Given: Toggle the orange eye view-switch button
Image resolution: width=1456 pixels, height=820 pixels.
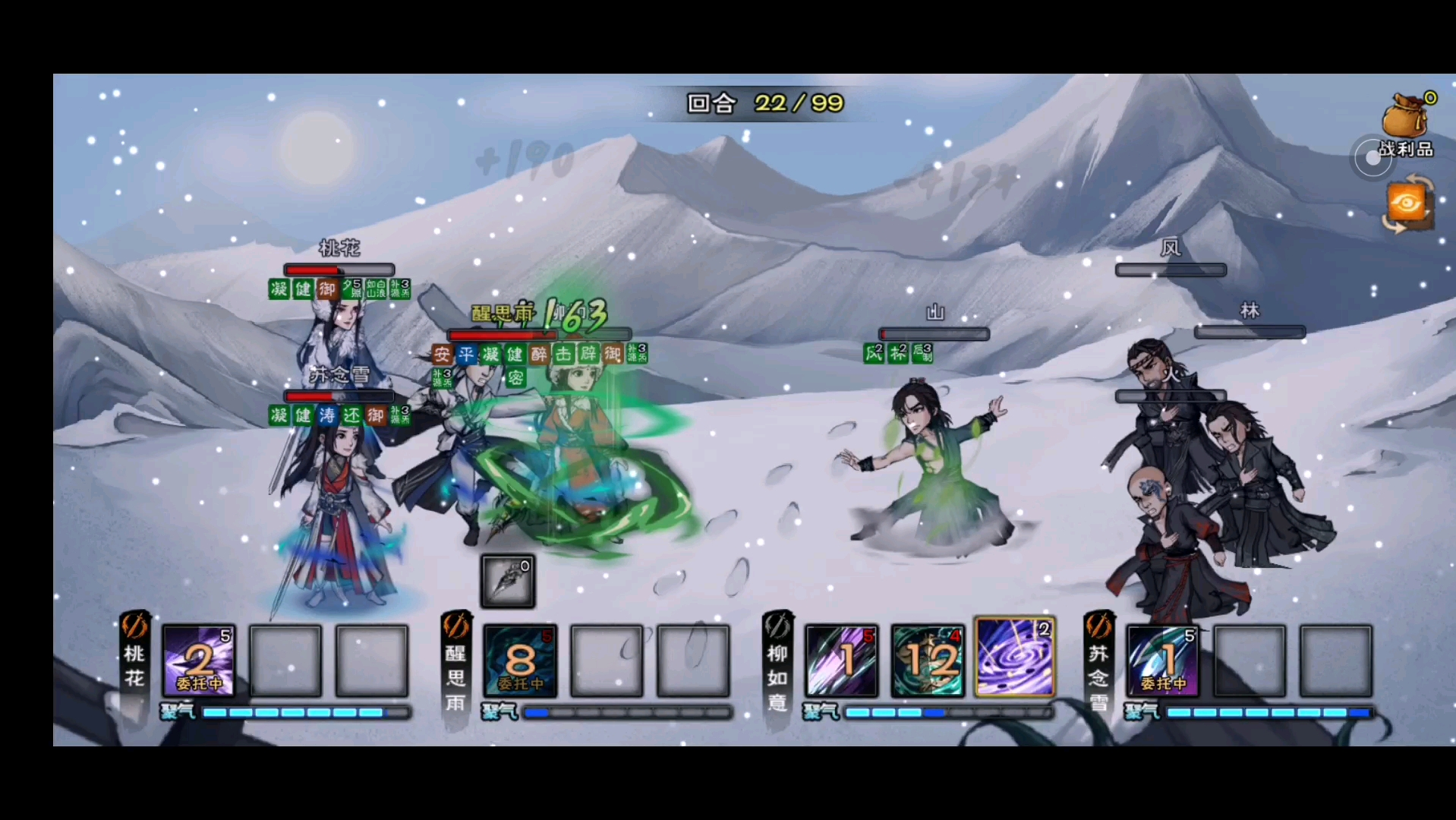Looking at the screenshot, I should coord(1407,203).
